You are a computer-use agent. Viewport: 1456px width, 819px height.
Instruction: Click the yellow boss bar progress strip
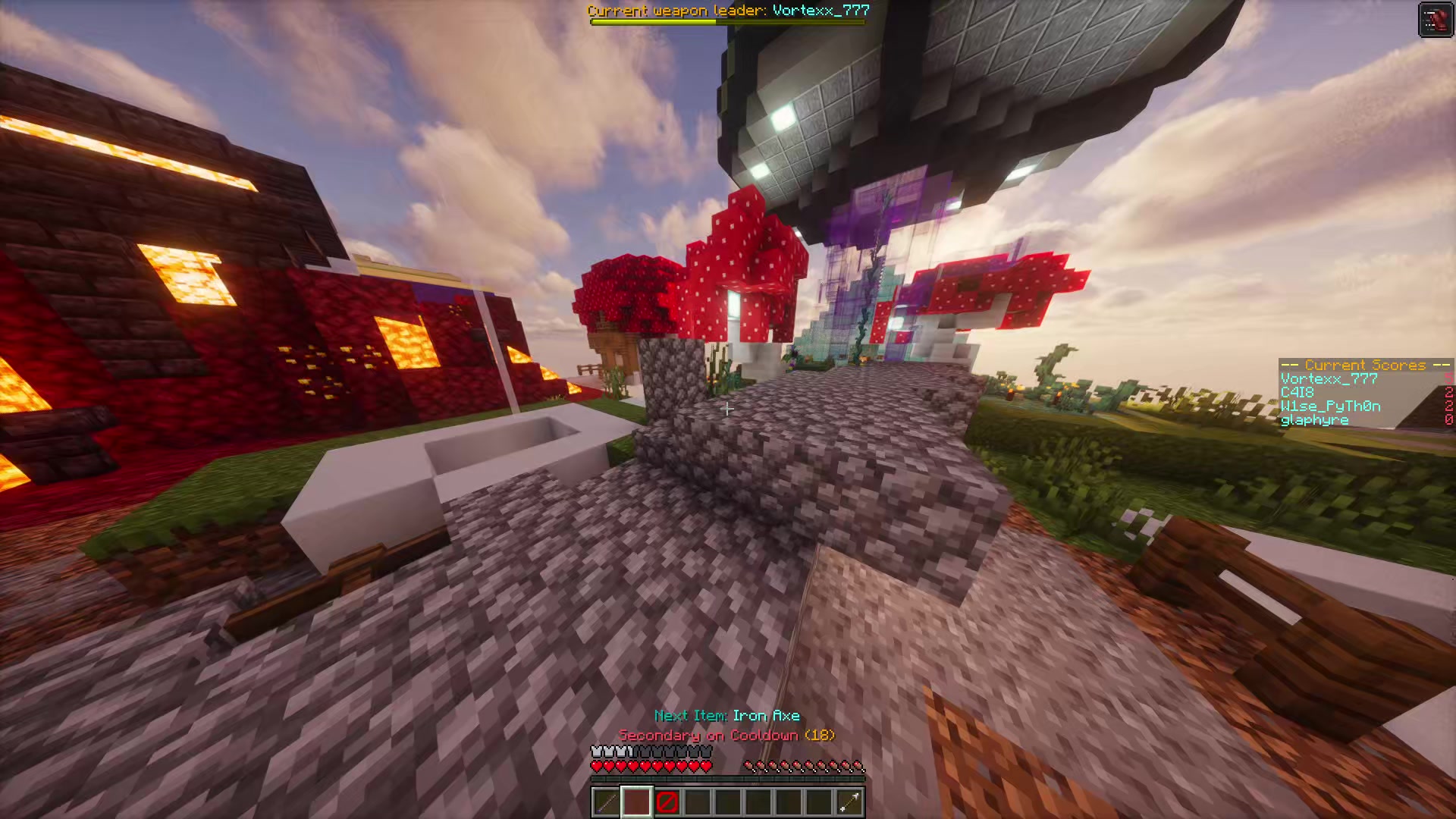pyautogui.click(x=651, y=21)
